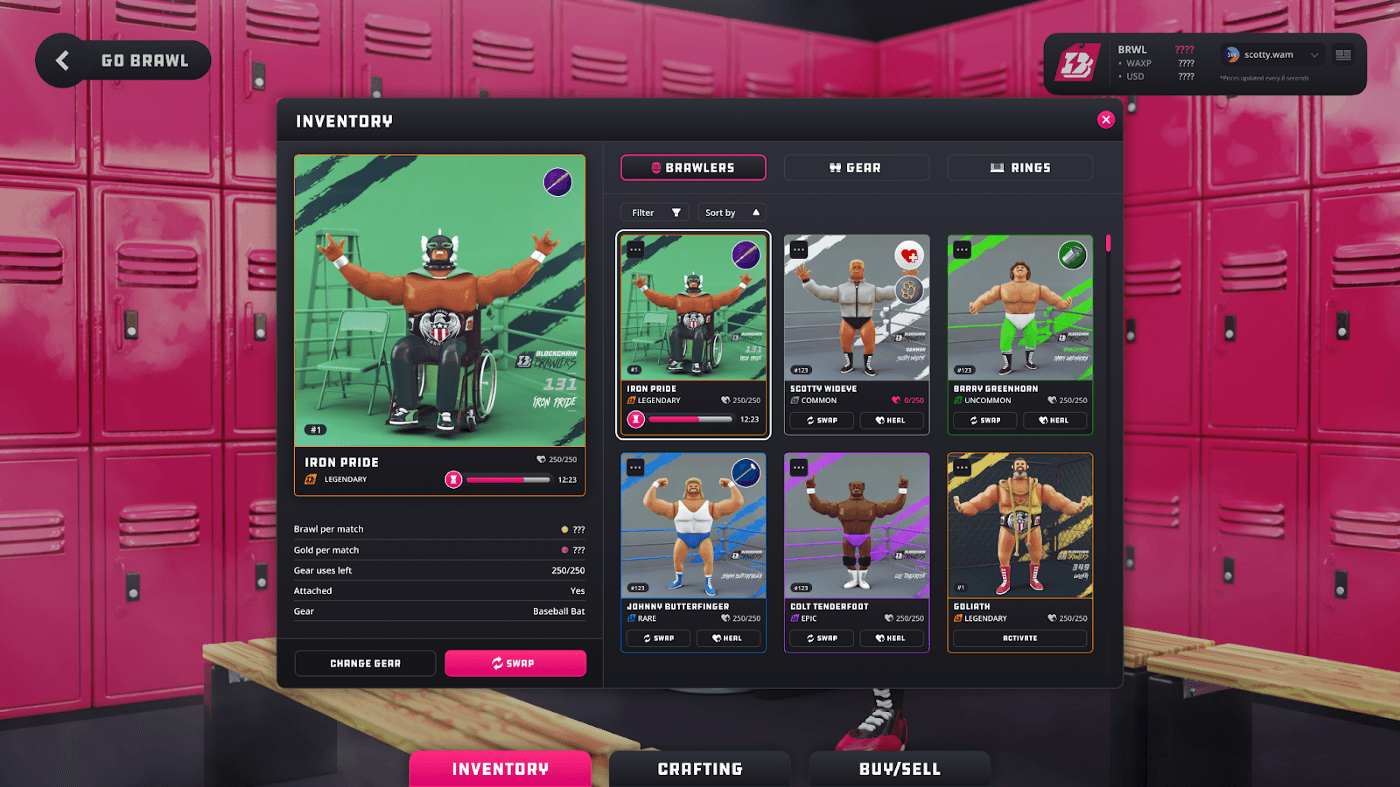The width and height of the screenshot is (1400, 787).
Task: Click the purple gear orb on the Iron Pride preview
Action: click(557, 181)
